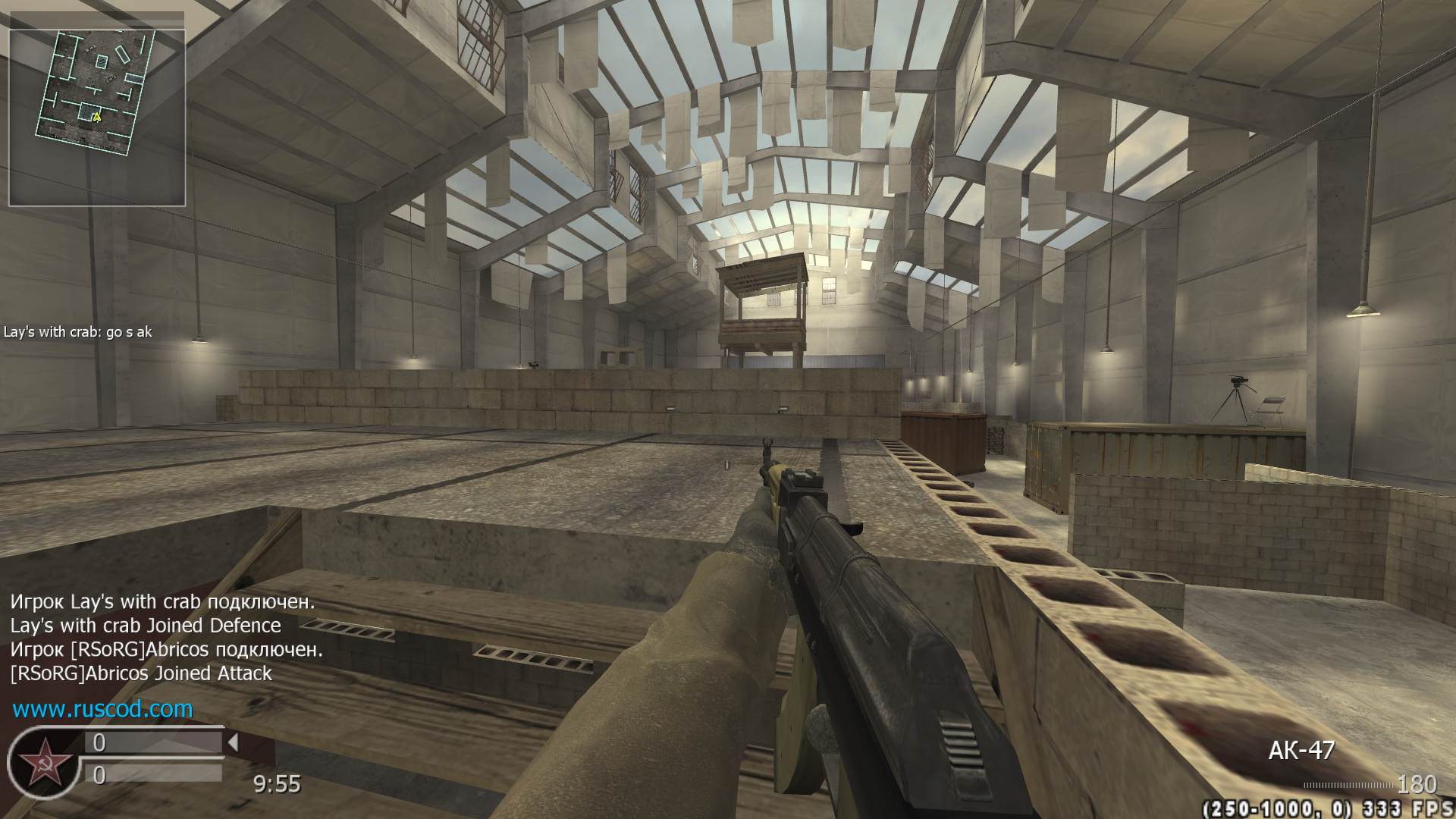Screen dimensions: 1456x819
Task: Click the minimap in the corner
Action: coord(96,118)
